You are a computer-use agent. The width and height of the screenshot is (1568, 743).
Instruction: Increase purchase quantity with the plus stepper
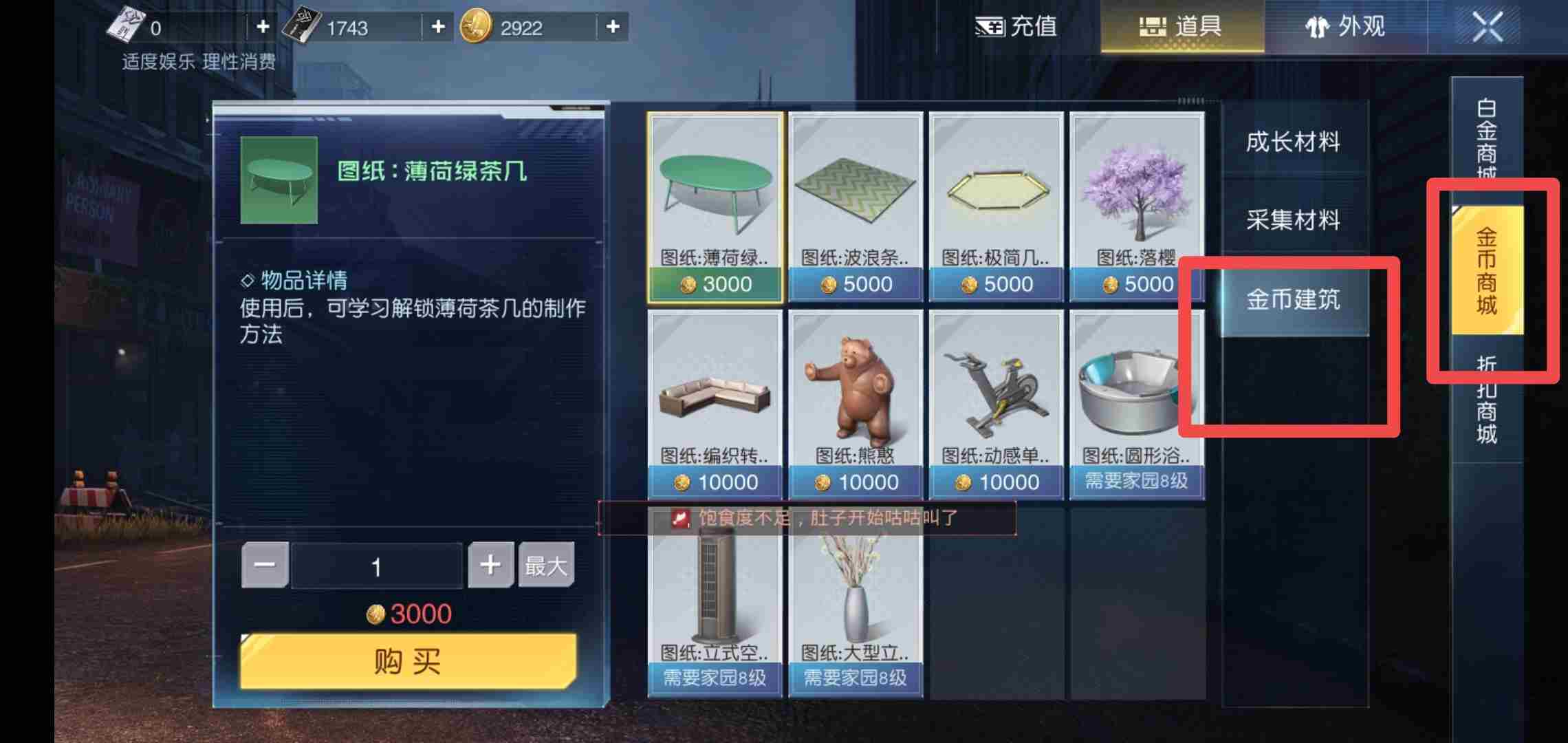[490, 564]
